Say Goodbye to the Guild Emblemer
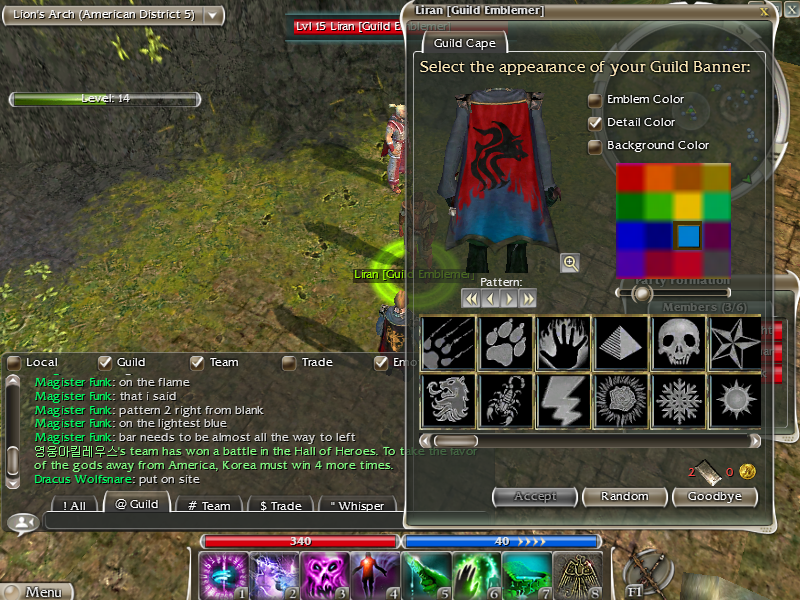Screen dimensions: 800x600 pos(714,496)
